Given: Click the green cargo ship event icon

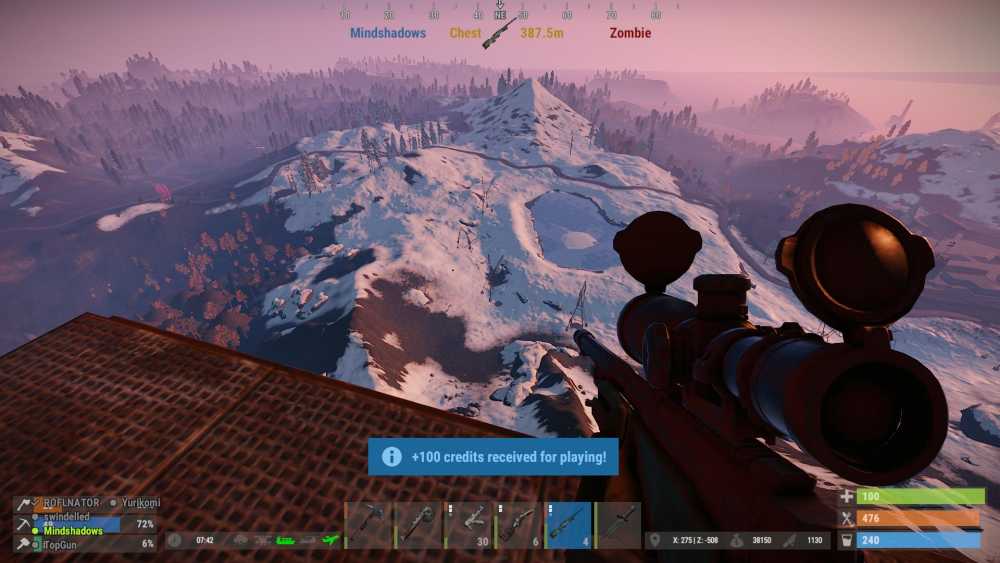Looking at the screenshot, I should [286, 540].
